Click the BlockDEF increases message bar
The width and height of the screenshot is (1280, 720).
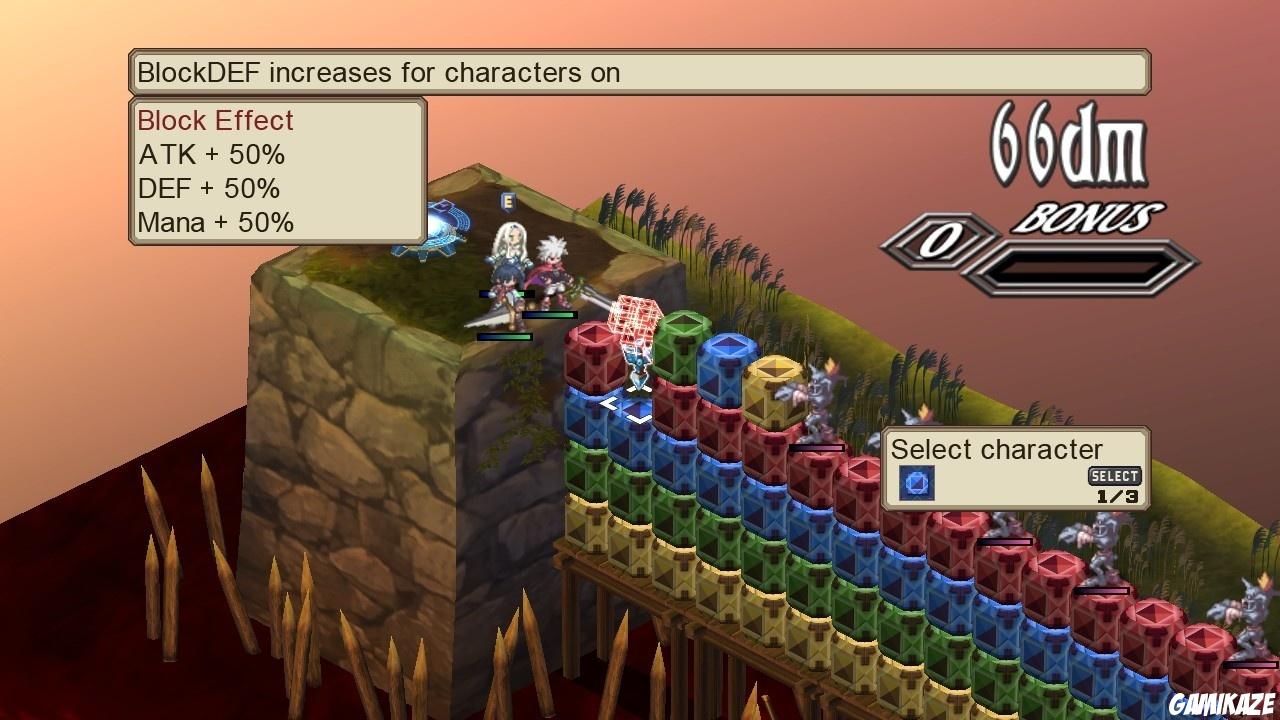[640, 72]
